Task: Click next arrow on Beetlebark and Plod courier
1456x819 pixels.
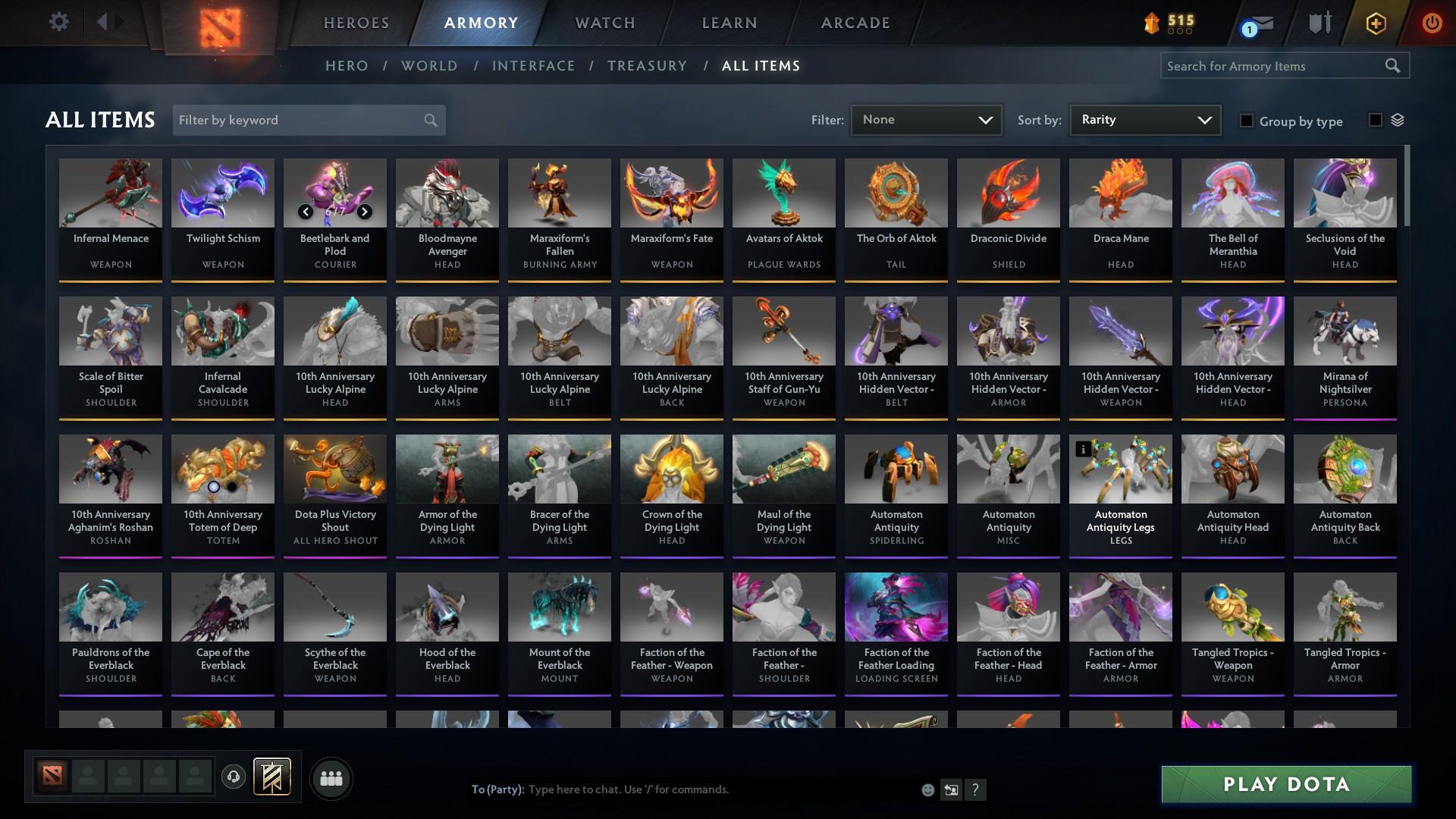Action: (364, 212)
